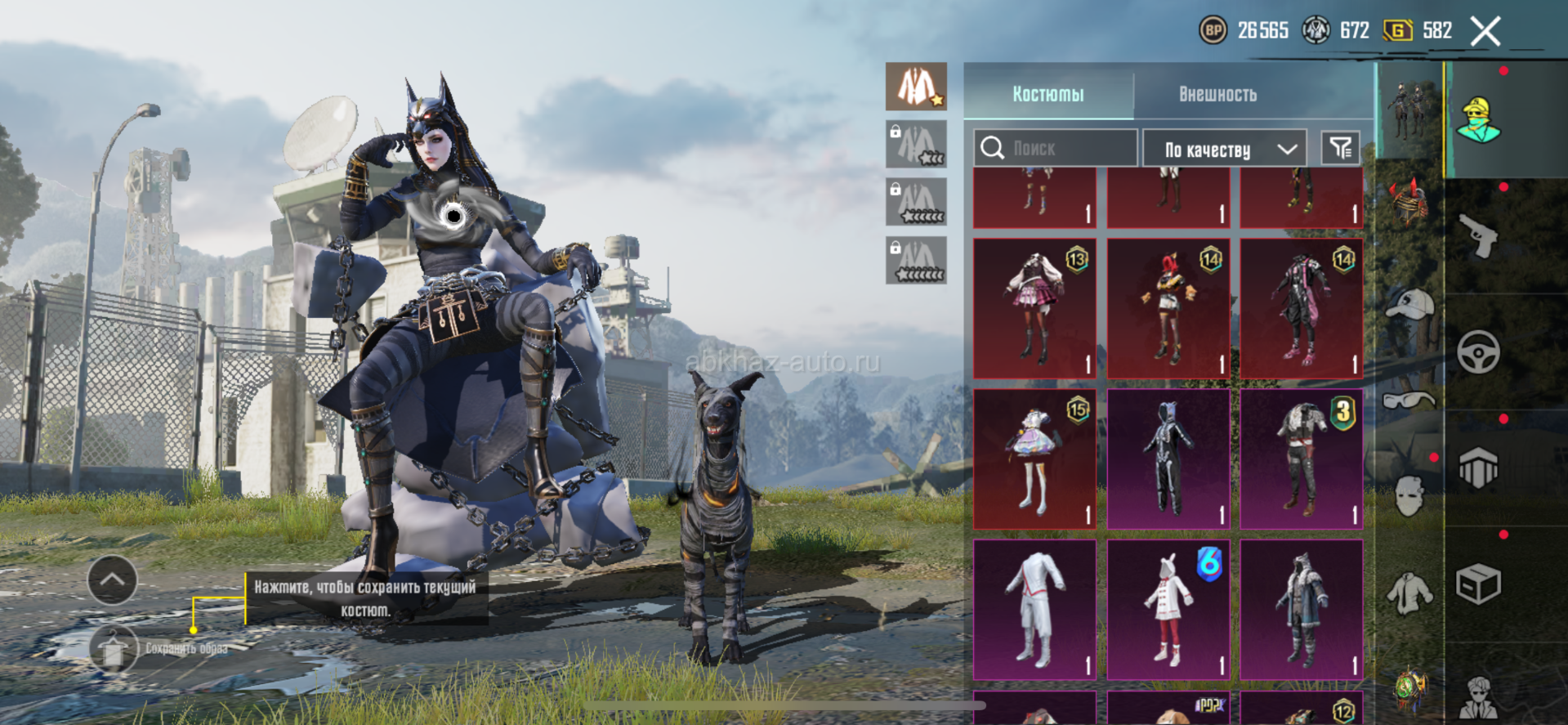Switch to the Костюмы tab
The height and width of the screenshot is (725, 1568).
(1048, 94)
